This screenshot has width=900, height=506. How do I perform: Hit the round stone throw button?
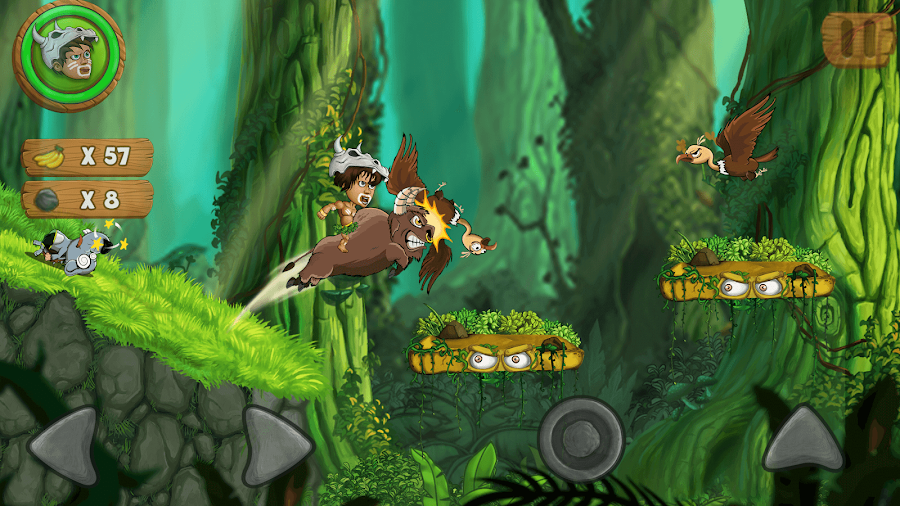pos(581,438)
